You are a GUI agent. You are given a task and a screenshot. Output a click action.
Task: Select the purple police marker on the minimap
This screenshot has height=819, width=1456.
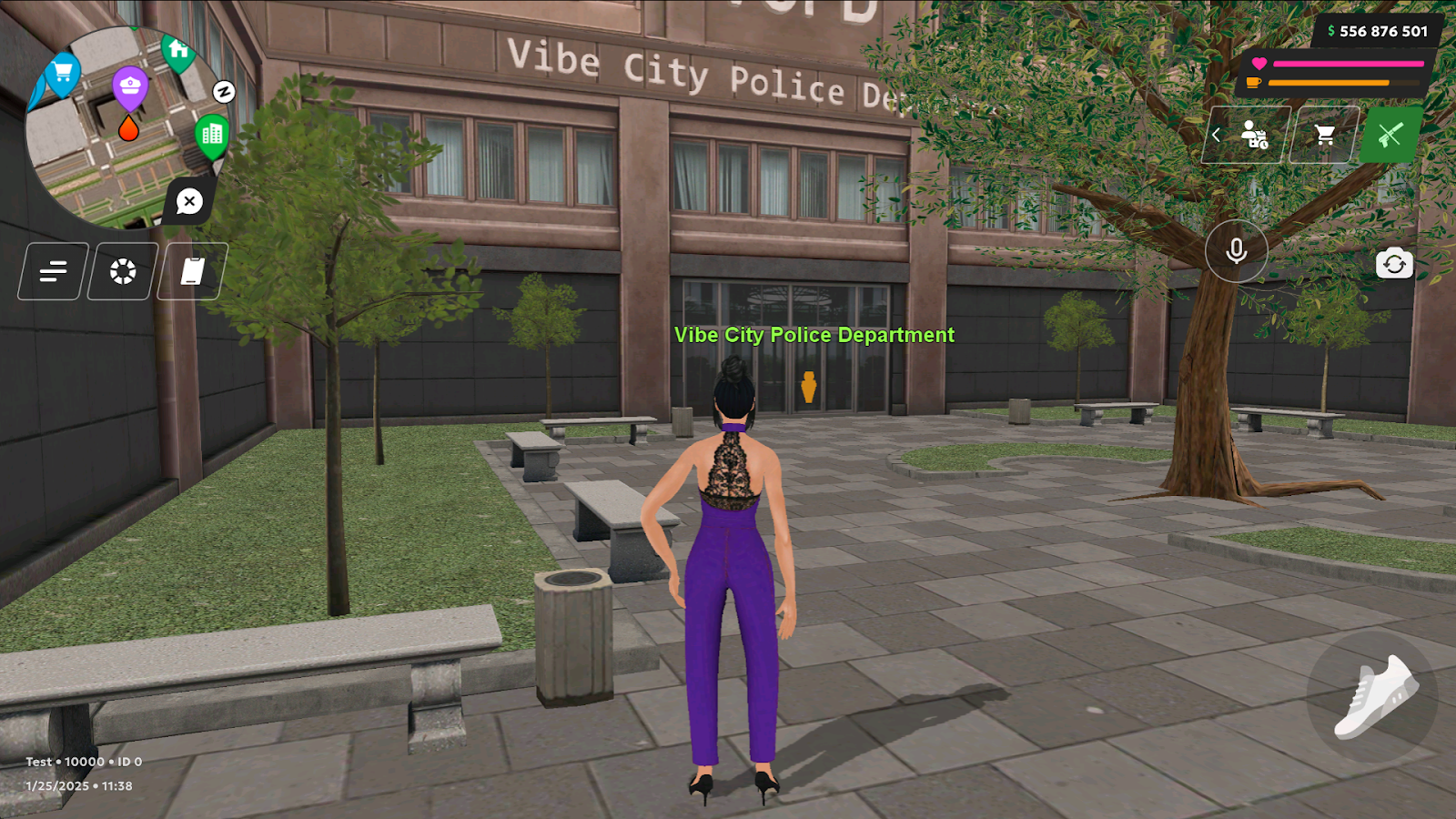point(130,88)
